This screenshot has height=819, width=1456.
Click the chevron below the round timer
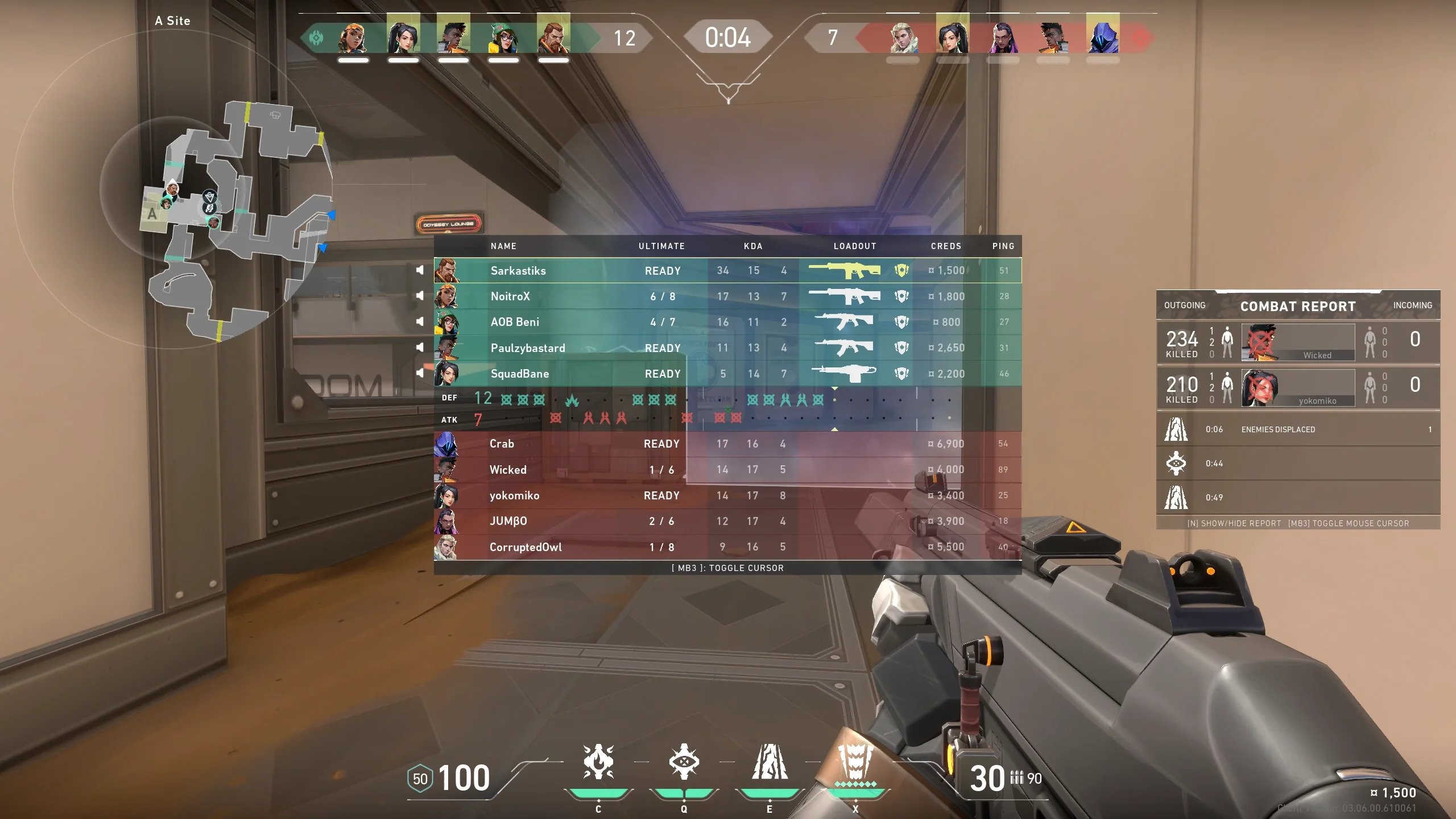click(728, 88)
